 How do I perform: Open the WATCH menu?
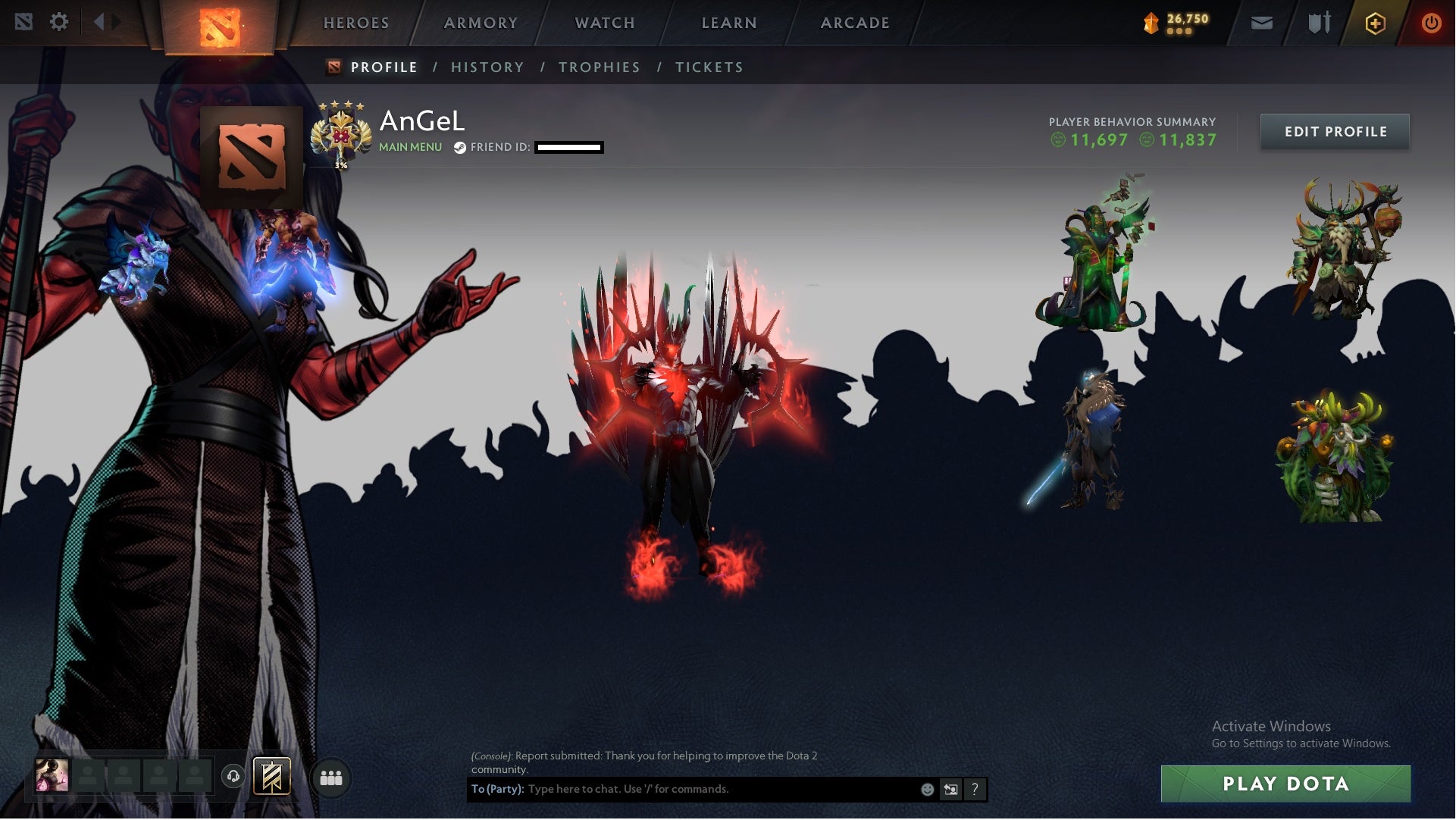coord(604,23)
